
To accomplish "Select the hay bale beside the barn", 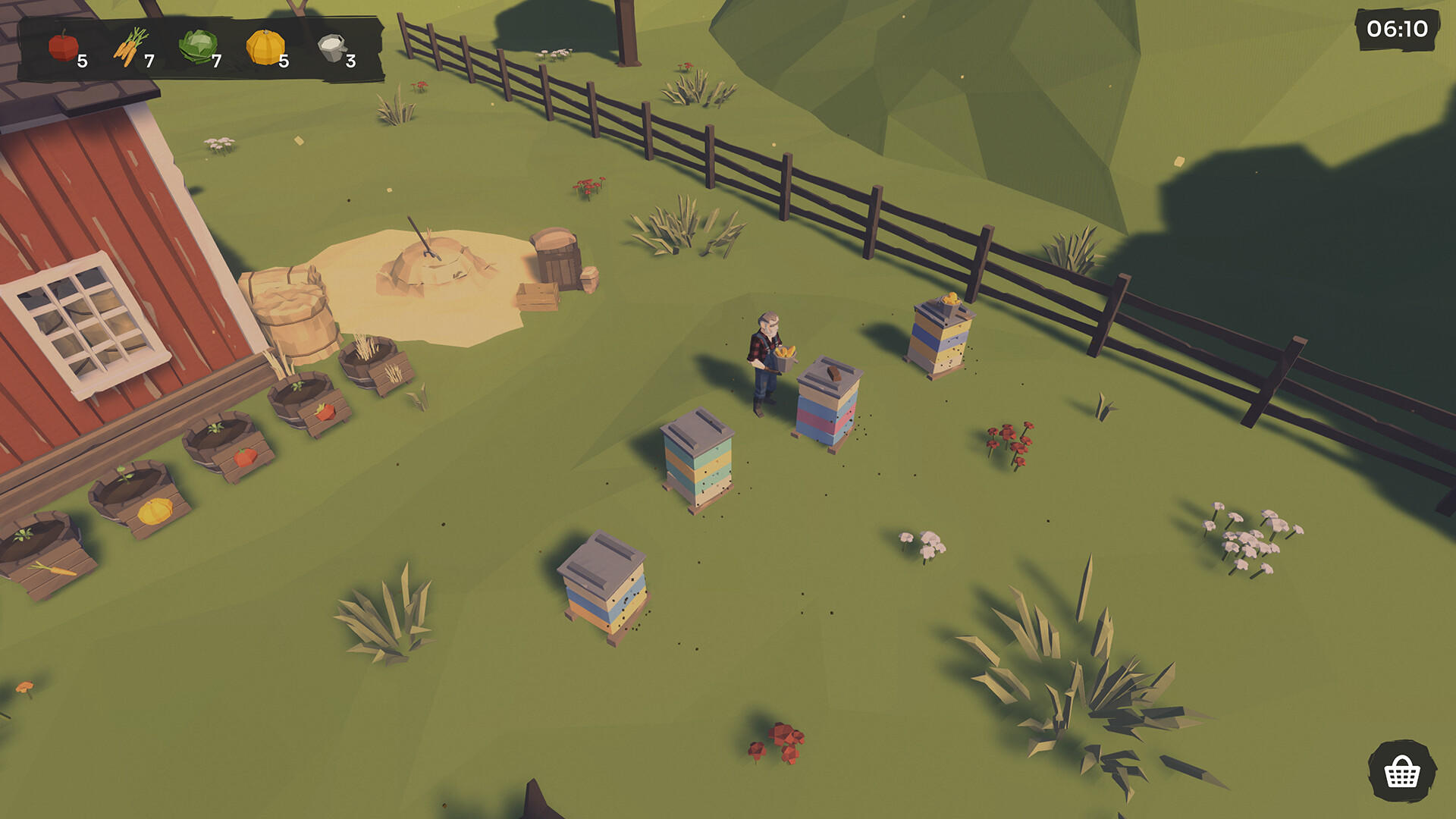I will point(292,311).
